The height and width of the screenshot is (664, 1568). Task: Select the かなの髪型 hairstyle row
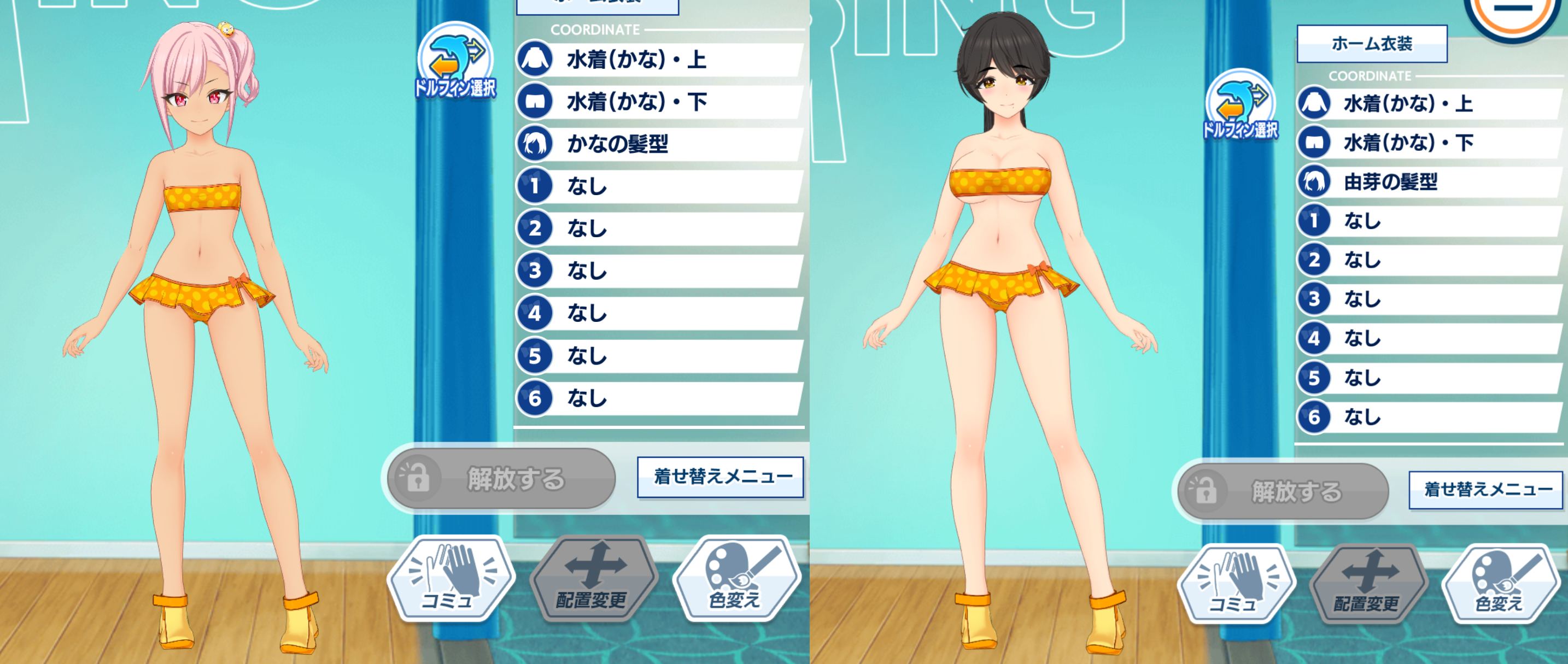(660, 144)
